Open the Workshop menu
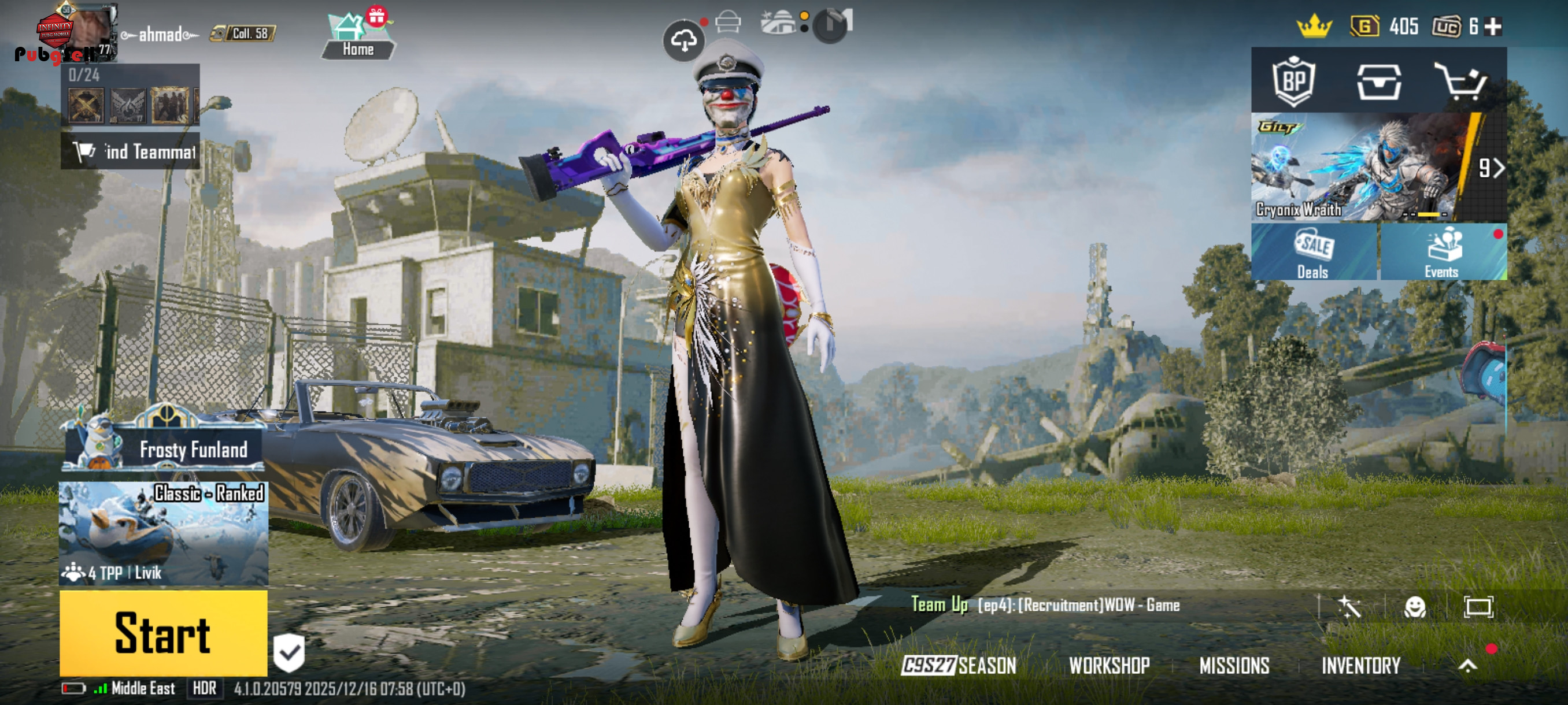1568x705 pixels. click(1109, 666)
